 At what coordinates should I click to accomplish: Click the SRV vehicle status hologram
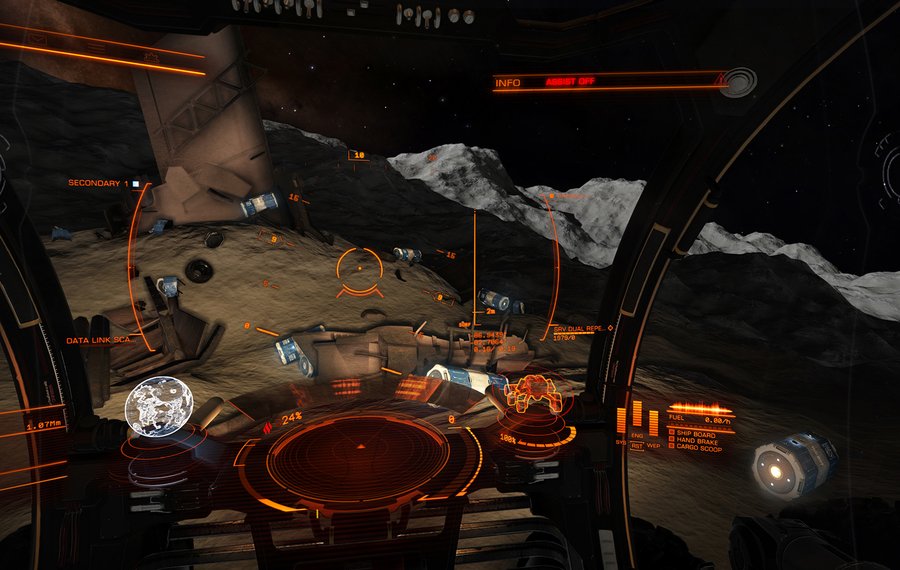[531, 392]
